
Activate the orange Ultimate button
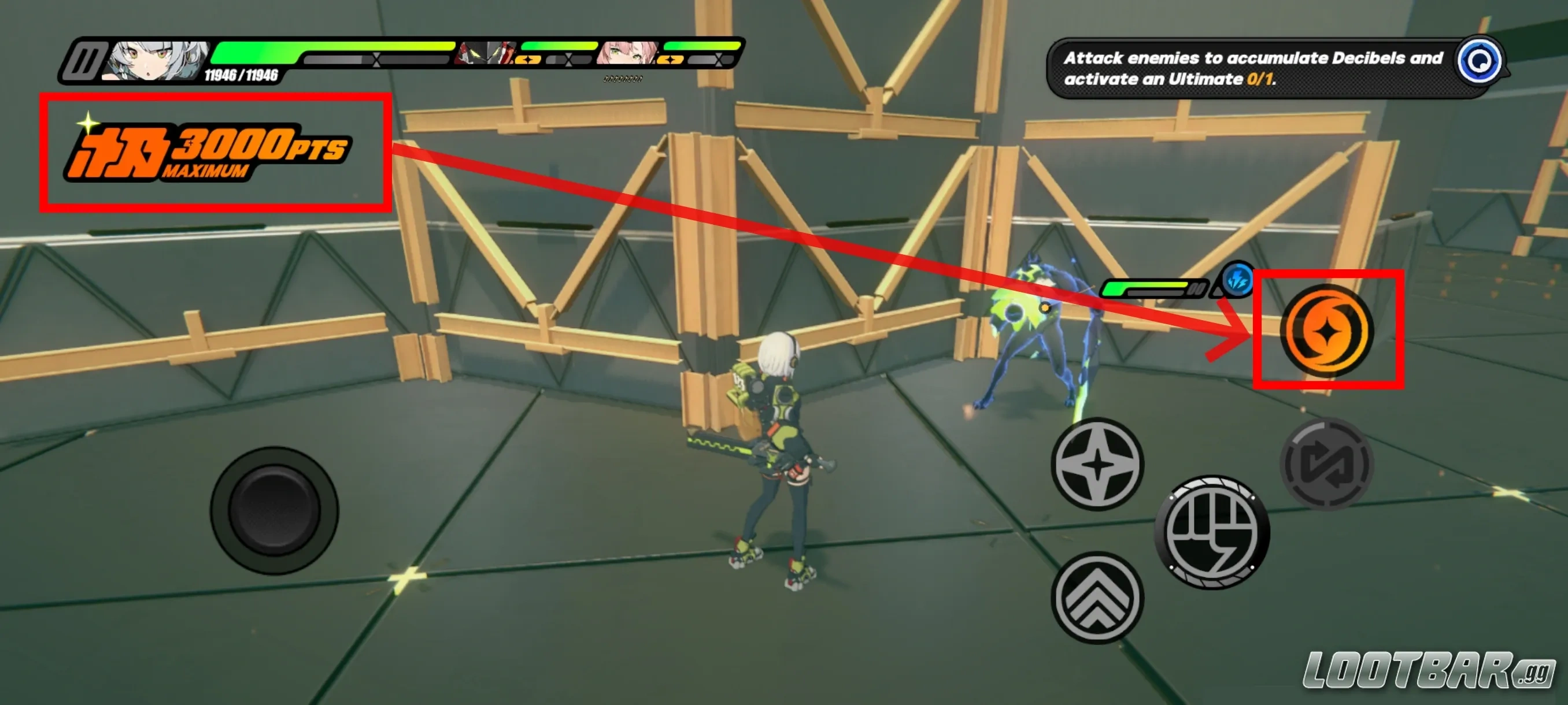[x=1327, y=330]
